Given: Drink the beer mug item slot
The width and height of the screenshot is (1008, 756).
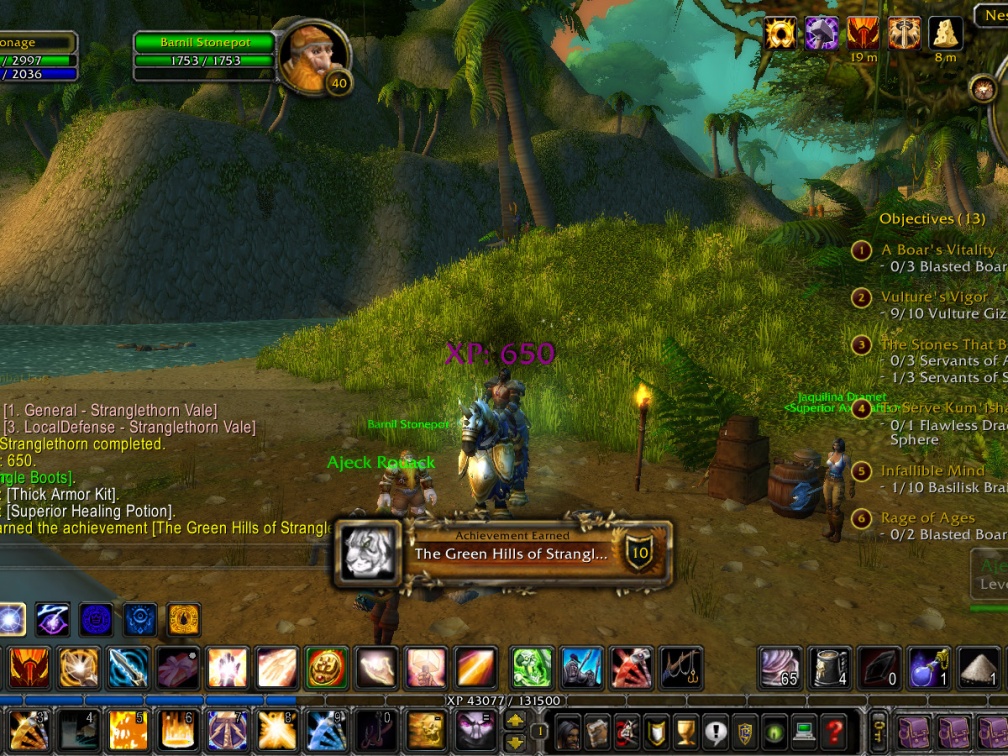Looking at the screenshot, I should click(x=829, y=669).
